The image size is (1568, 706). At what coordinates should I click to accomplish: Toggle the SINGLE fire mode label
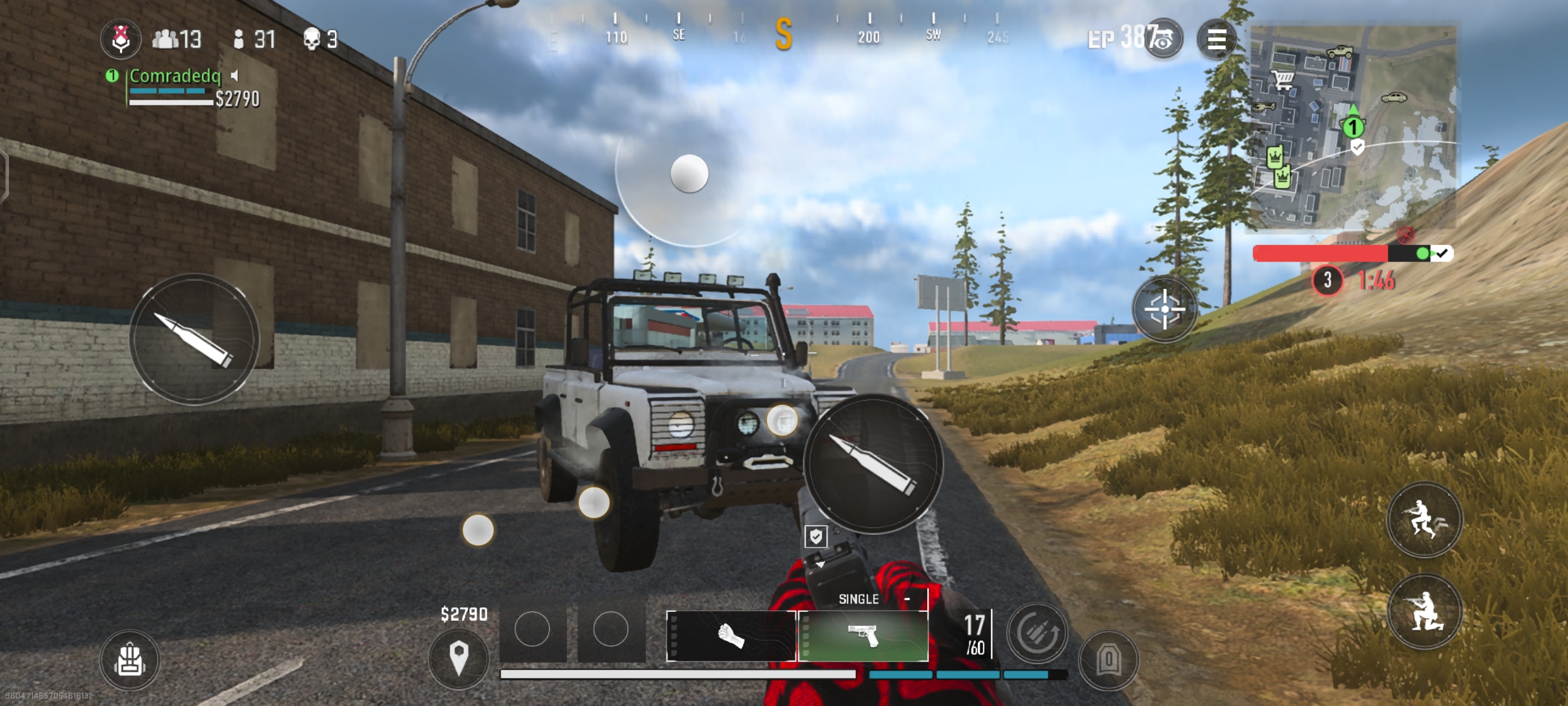tap(858, 600)
